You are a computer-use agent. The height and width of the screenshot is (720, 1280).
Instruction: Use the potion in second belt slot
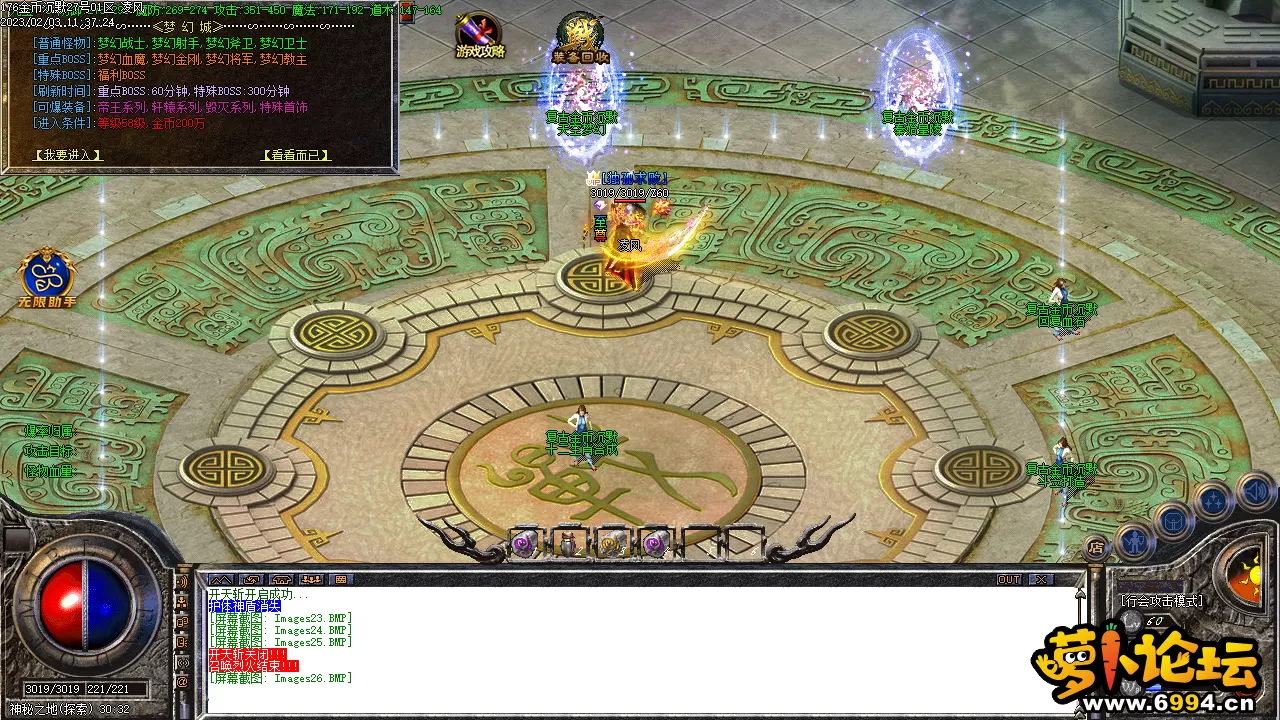pyautogui.click(x=569, y=543)
